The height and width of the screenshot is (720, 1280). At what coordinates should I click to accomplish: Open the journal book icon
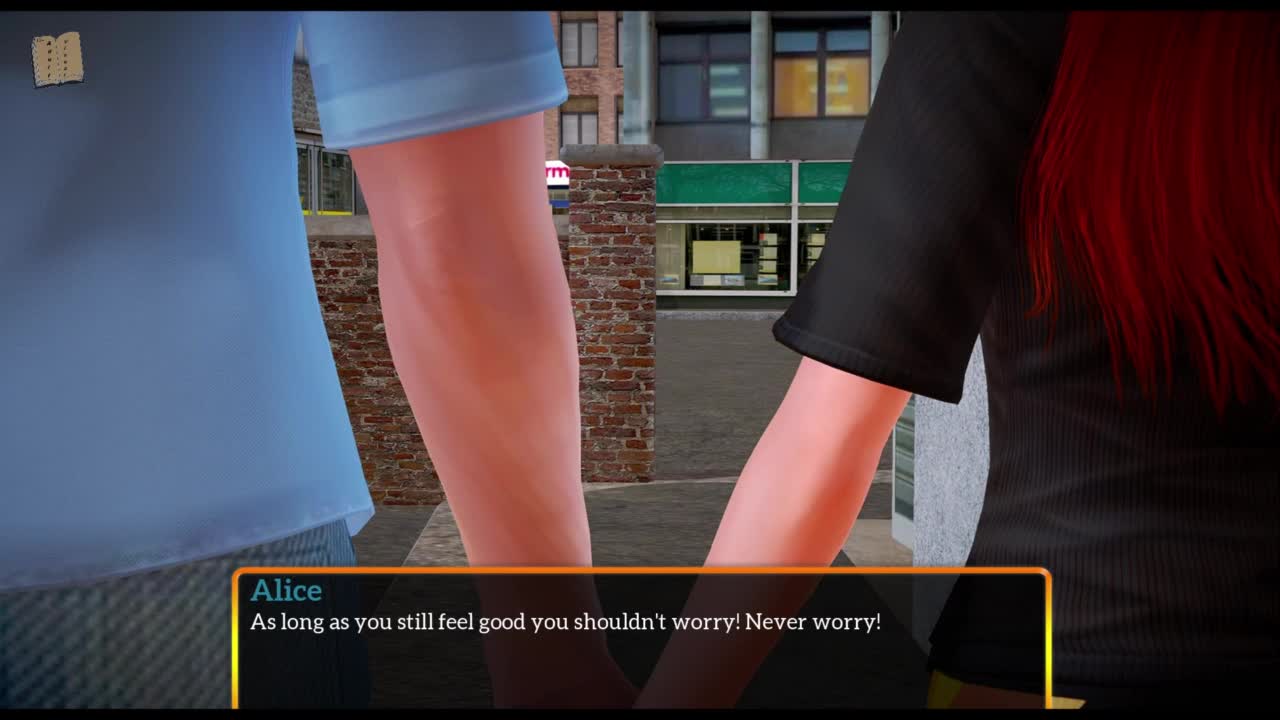57,59
